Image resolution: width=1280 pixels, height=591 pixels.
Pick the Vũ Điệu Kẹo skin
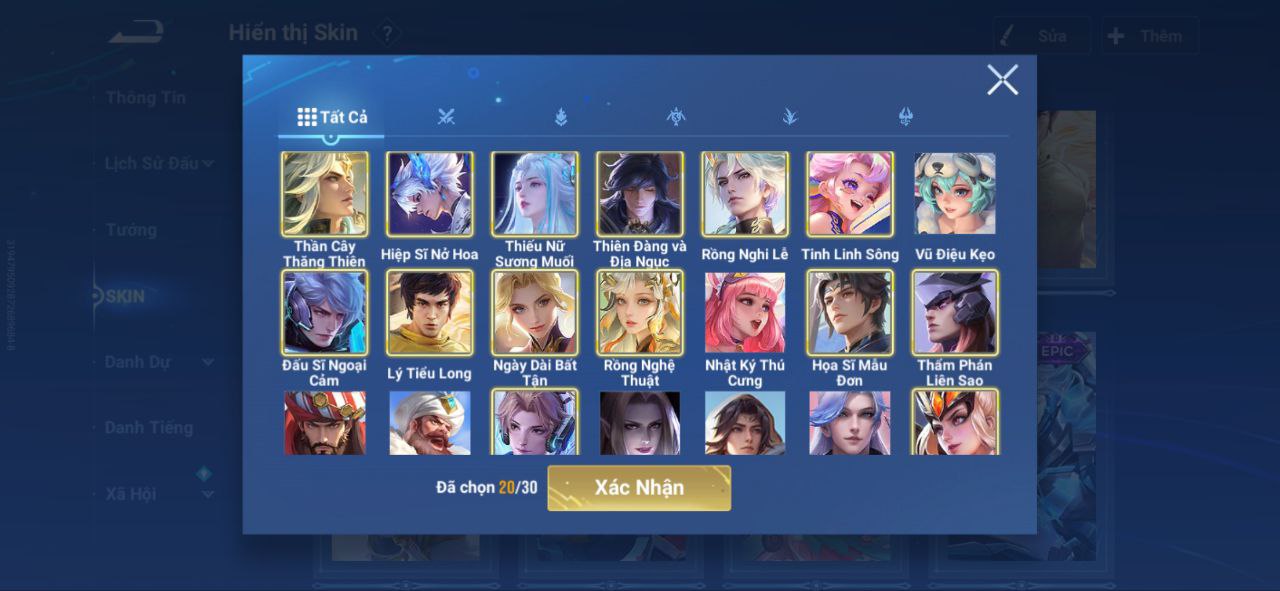point(955,194)
